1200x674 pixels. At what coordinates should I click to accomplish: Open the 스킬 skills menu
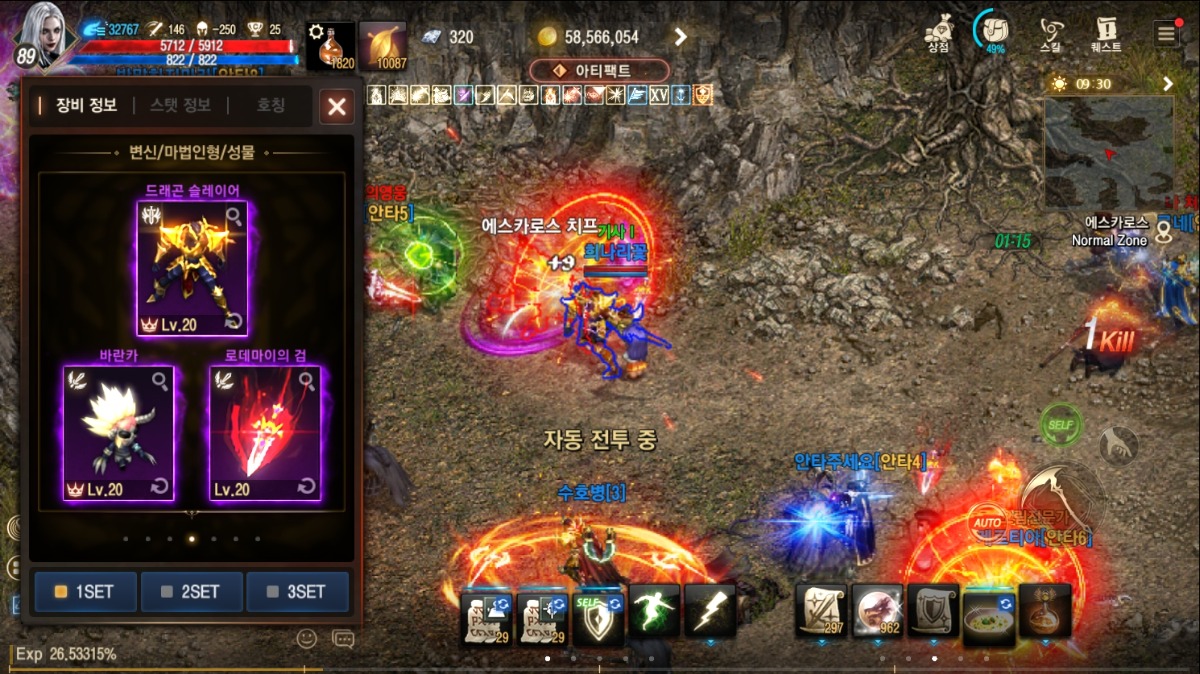click(1051, 34)
